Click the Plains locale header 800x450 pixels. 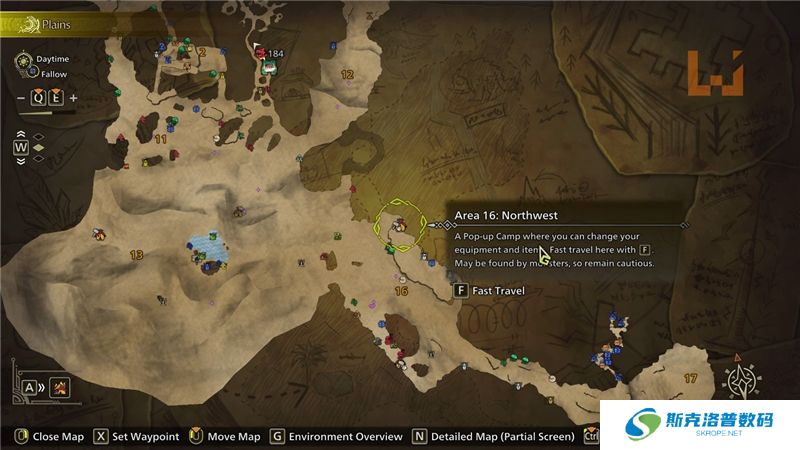click(x=55, y=21)
